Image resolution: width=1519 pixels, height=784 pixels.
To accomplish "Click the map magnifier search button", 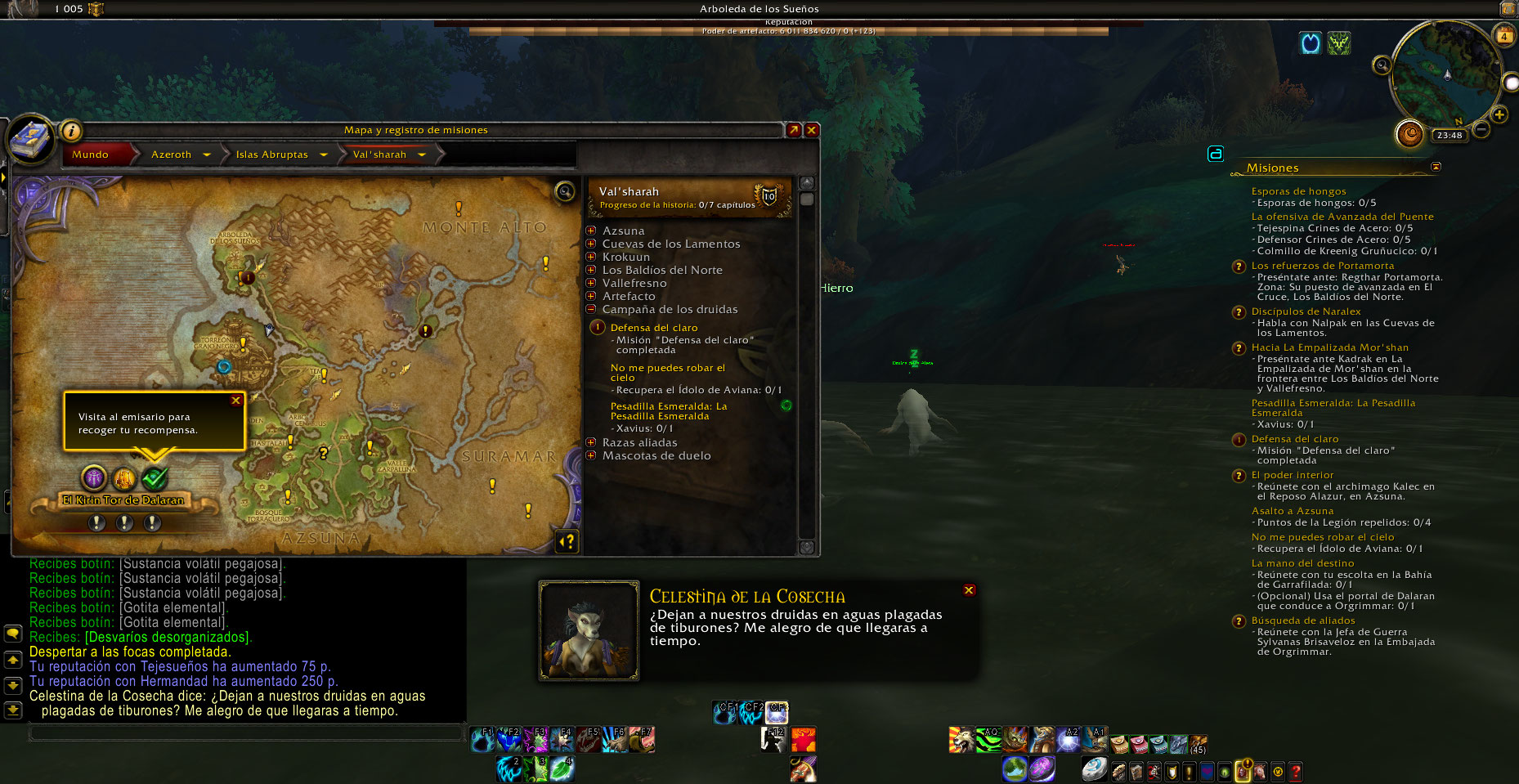I will pos(564,192).
